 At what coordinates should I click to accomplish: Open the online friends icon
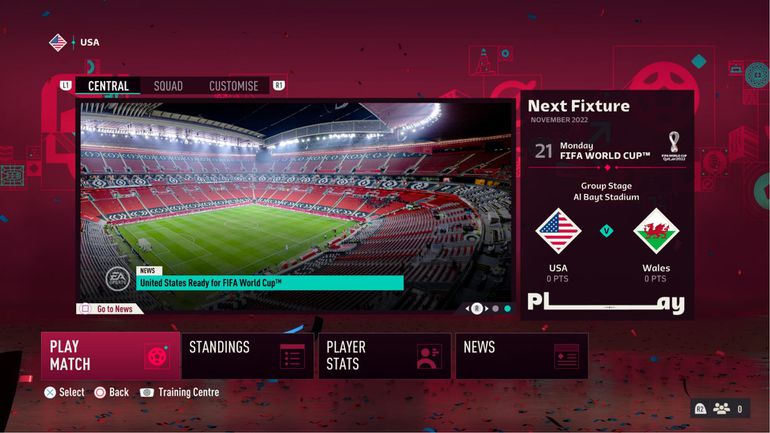pos(720,408)
